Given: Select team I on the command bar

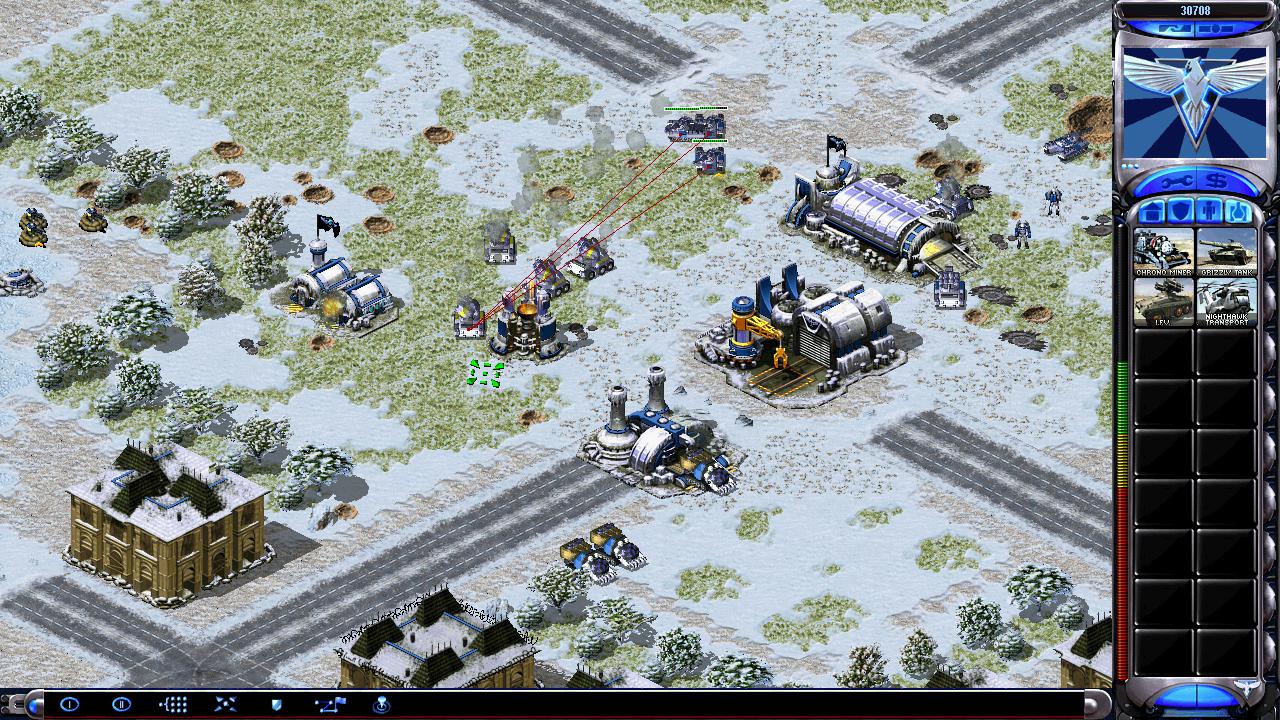Looking at the screenshot, I should pos(69,705).
